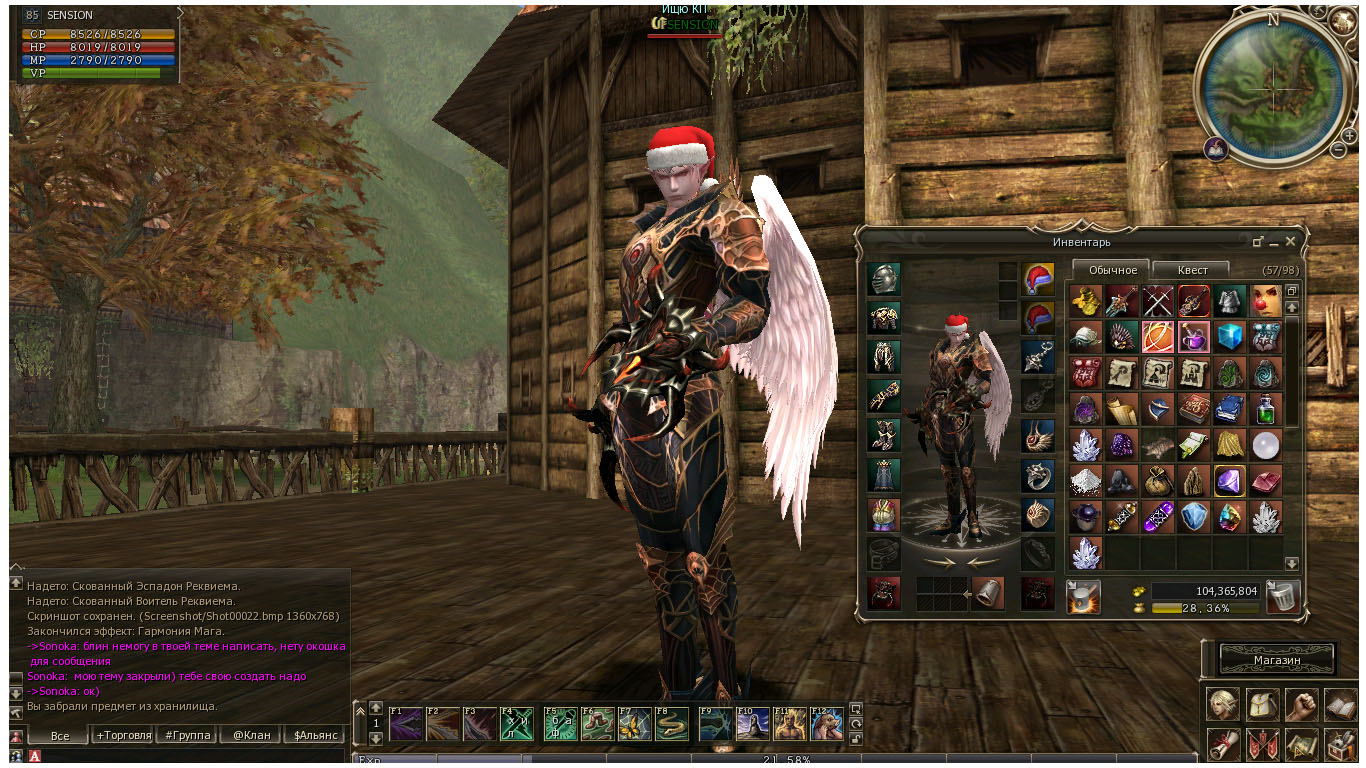The height and width of the screenshot is (768, 1366).
Task: Open the Магазин shop button
Action: pyautogui.click(x=1277, y=660)
